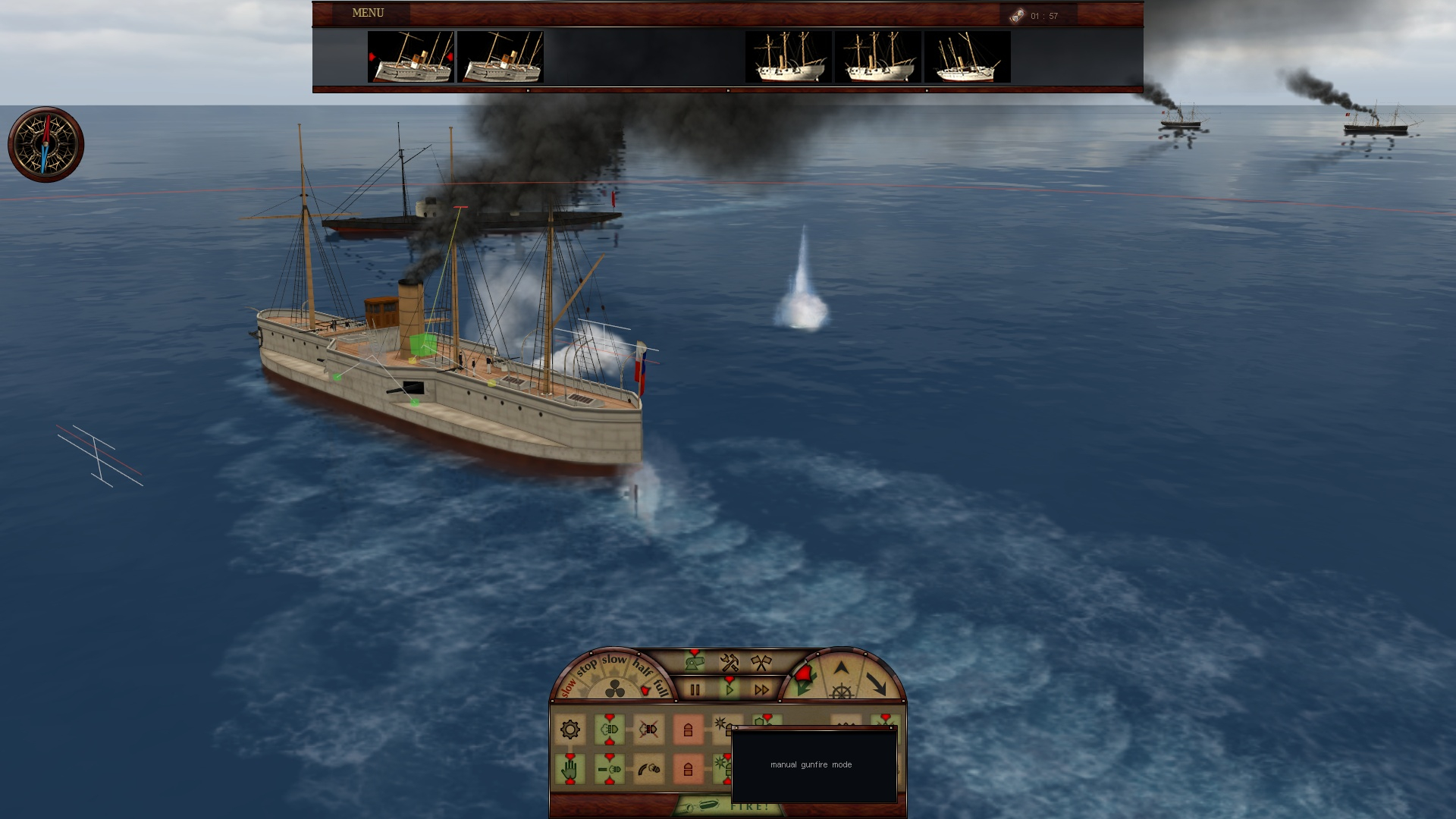
Task: Resume normal play speed
Action: coord(729,689)
